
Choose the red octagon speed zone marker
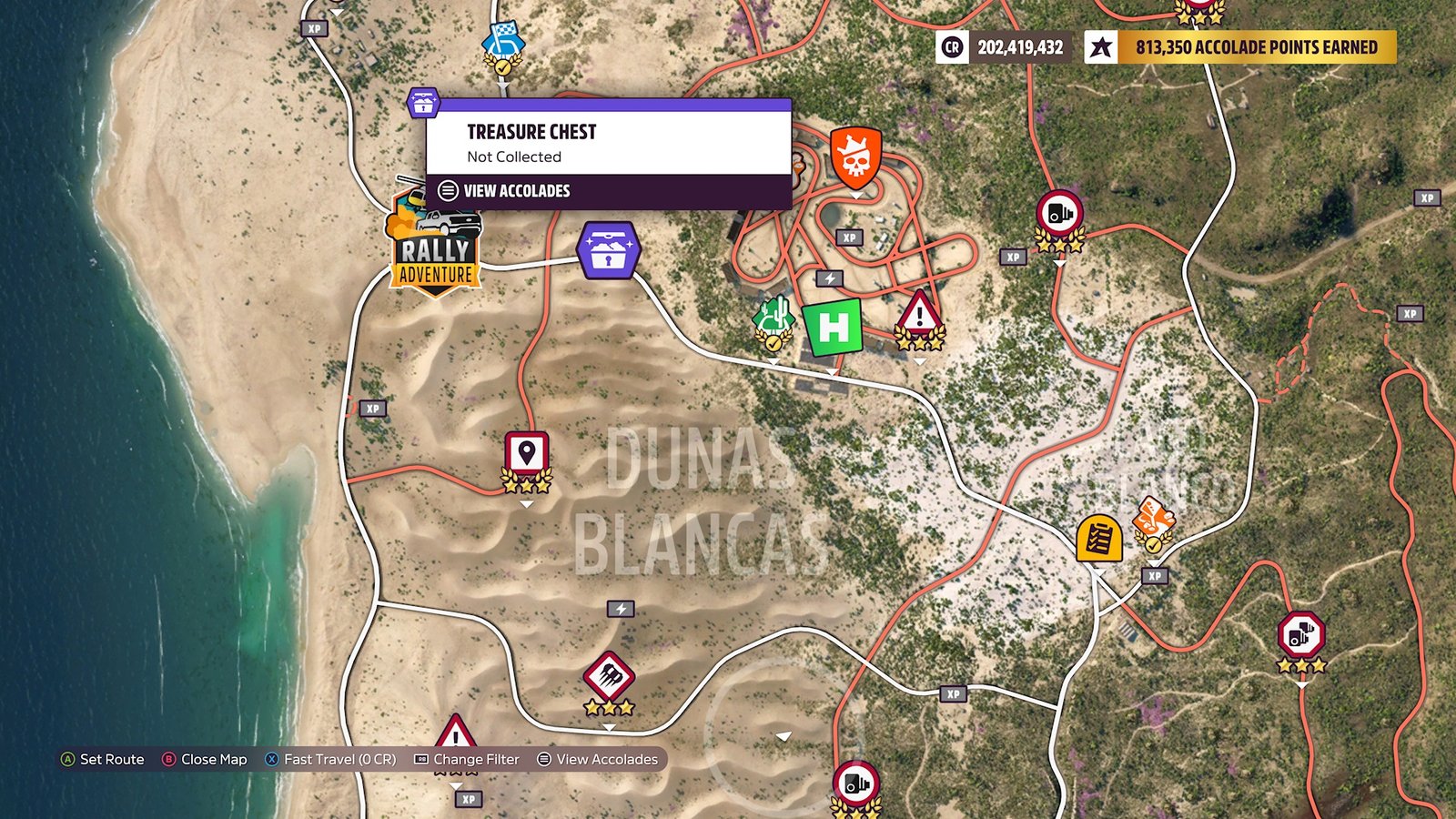pyautogui.click(x=1300, y=635)
